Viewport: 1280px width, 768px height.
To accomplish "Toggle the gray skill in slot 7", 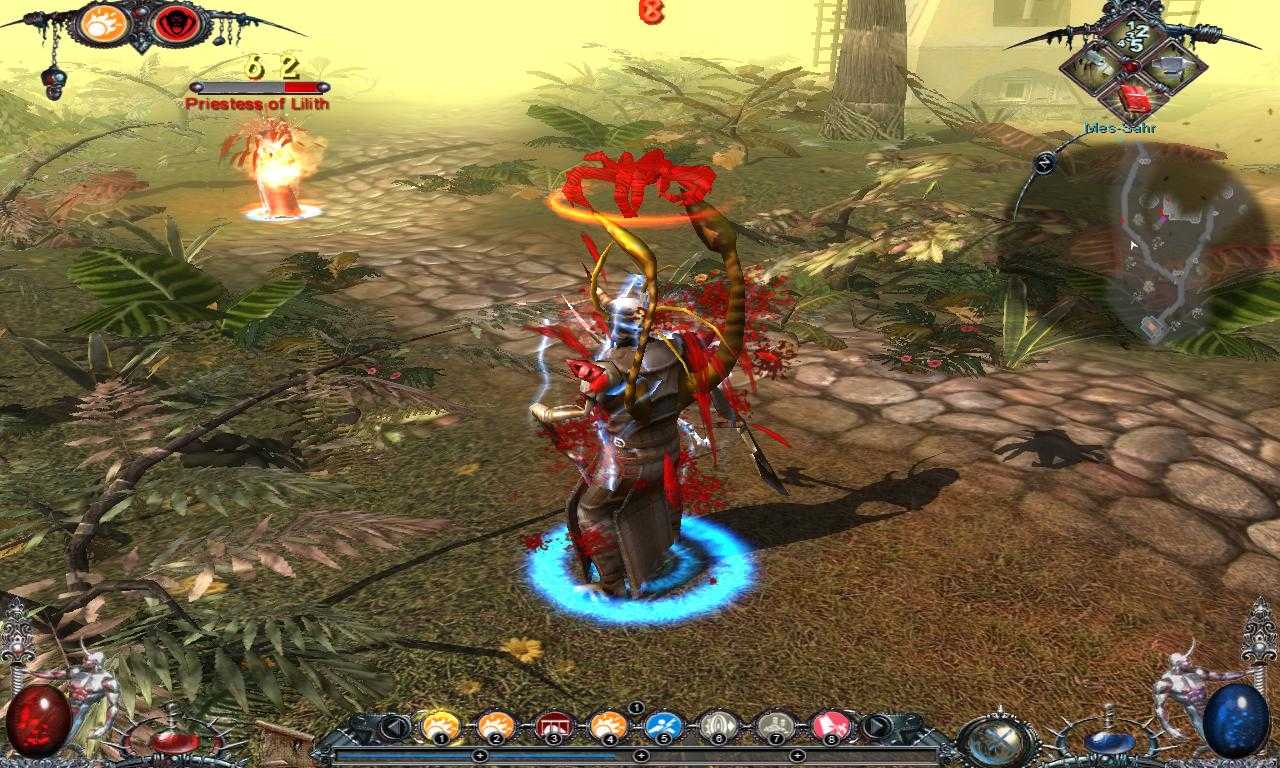I will [776, 725].
